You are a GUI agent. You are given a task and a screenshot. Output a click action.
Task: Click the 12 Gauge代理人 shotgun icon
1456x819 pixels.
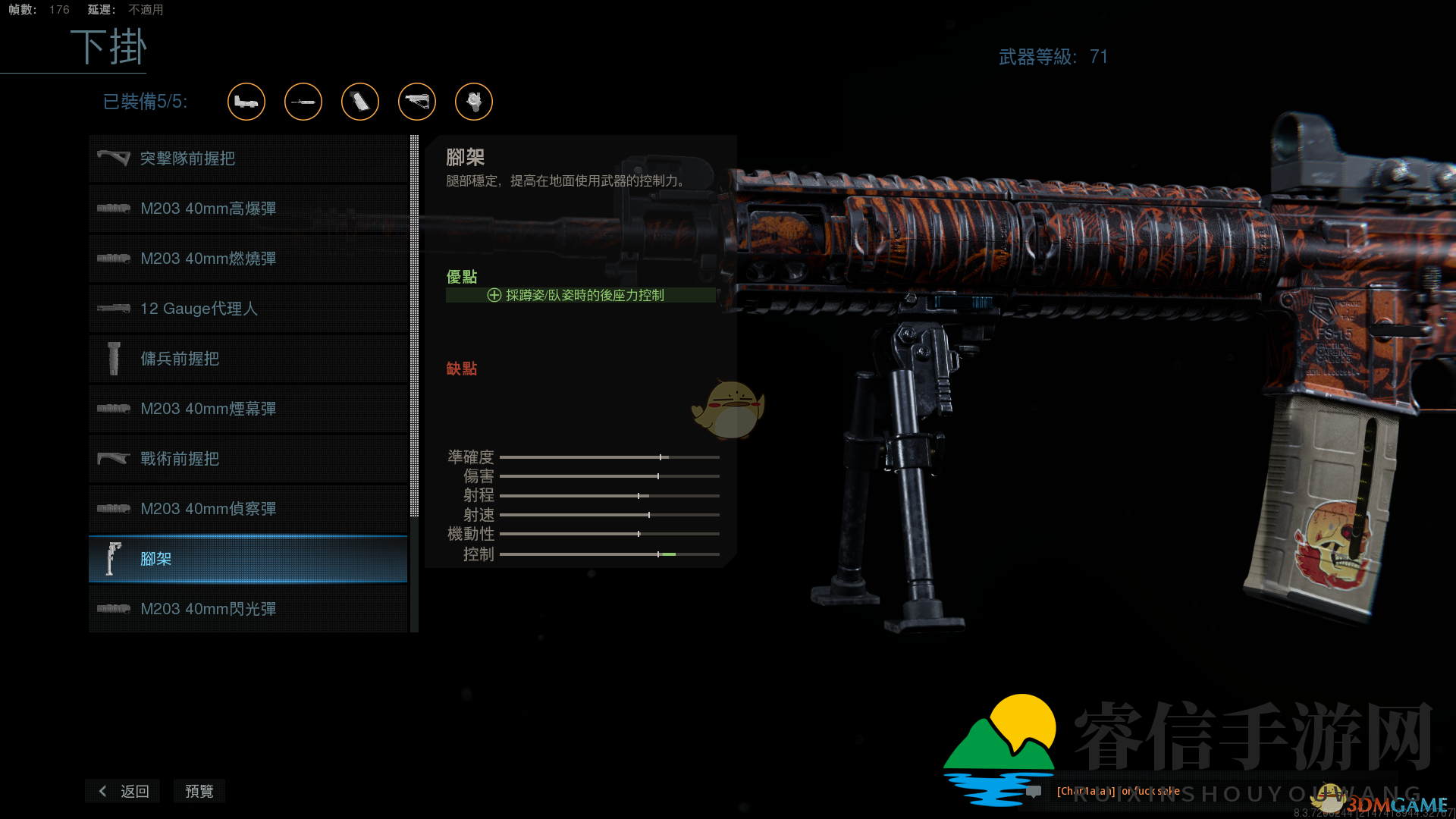click(114, 308)
